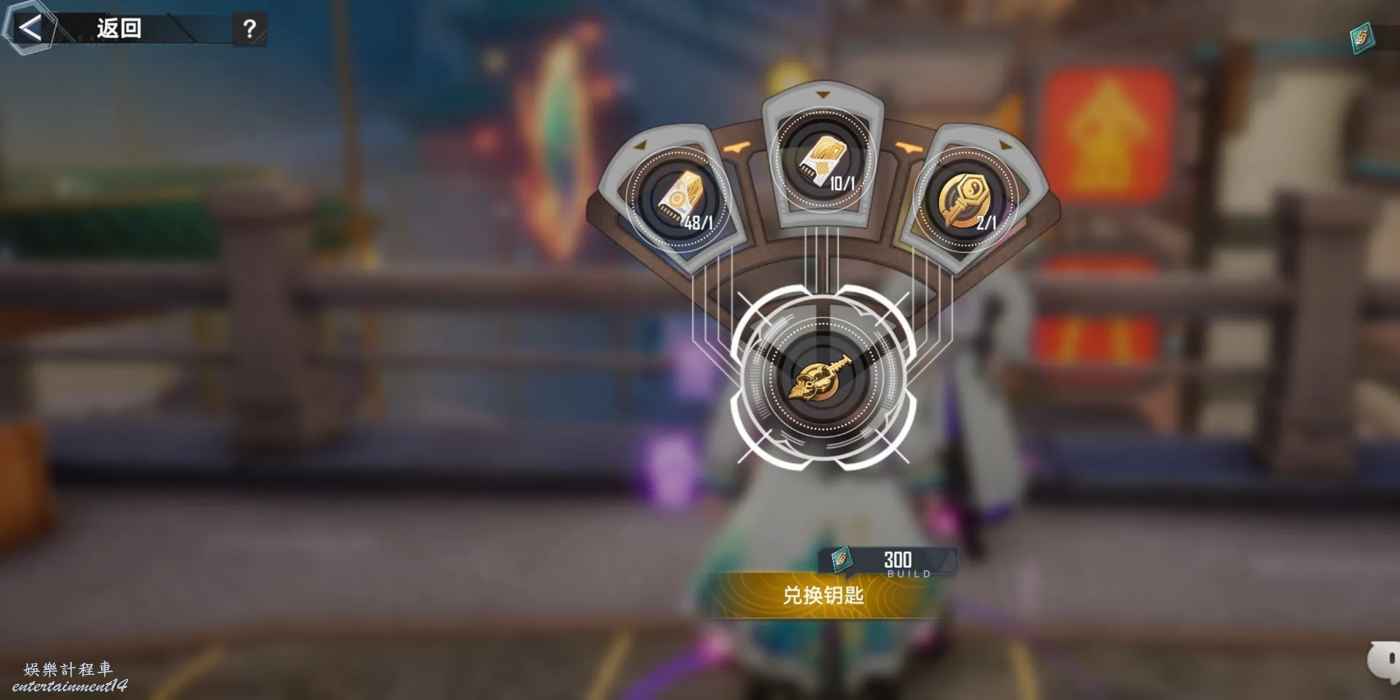The image size is (1400, 700).
Task: Open the question mark help button
Action: [x=249, y=29]
